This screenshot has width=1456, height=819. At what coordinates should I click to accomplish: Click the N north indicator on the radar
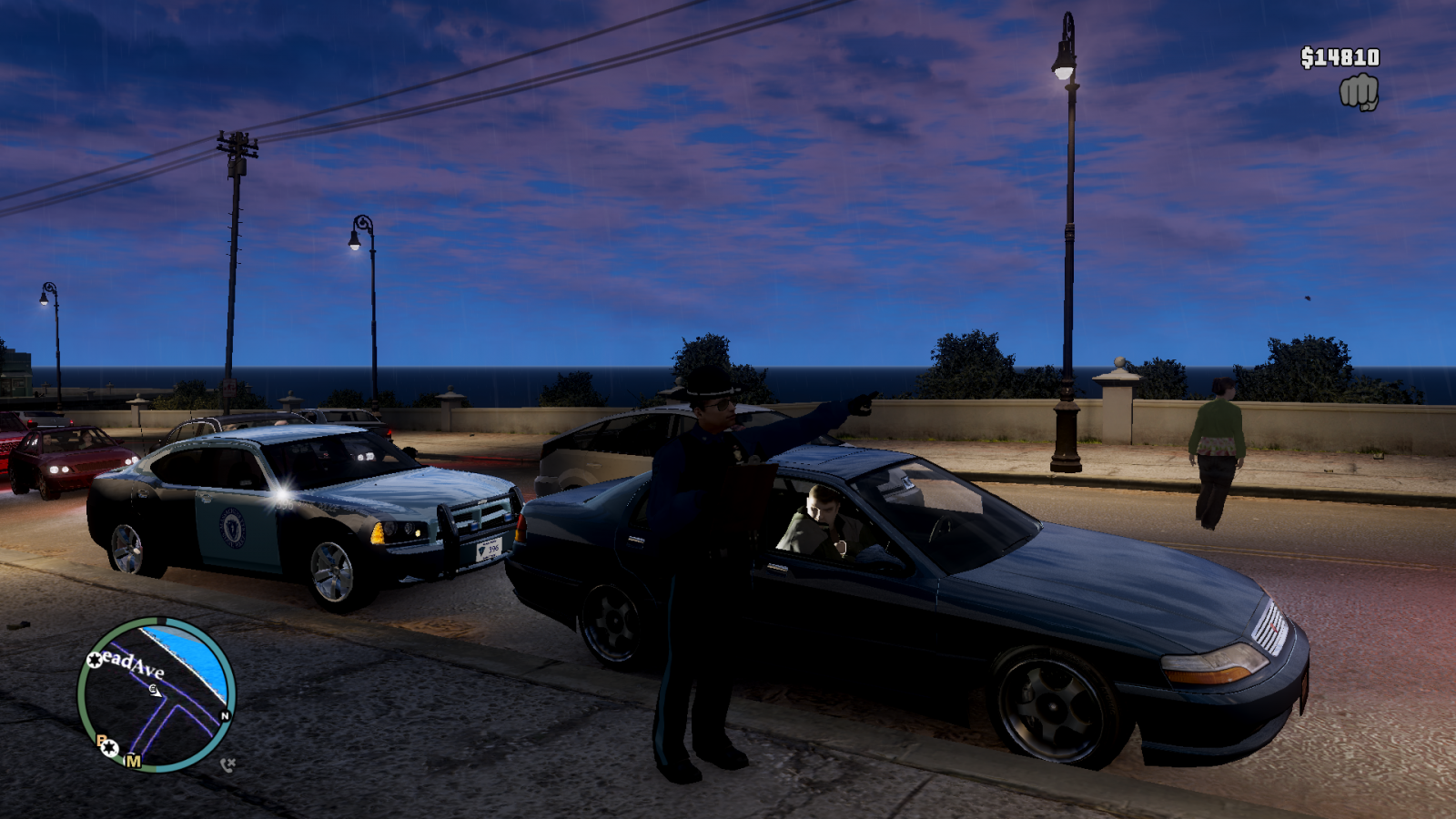pos(225,715)
